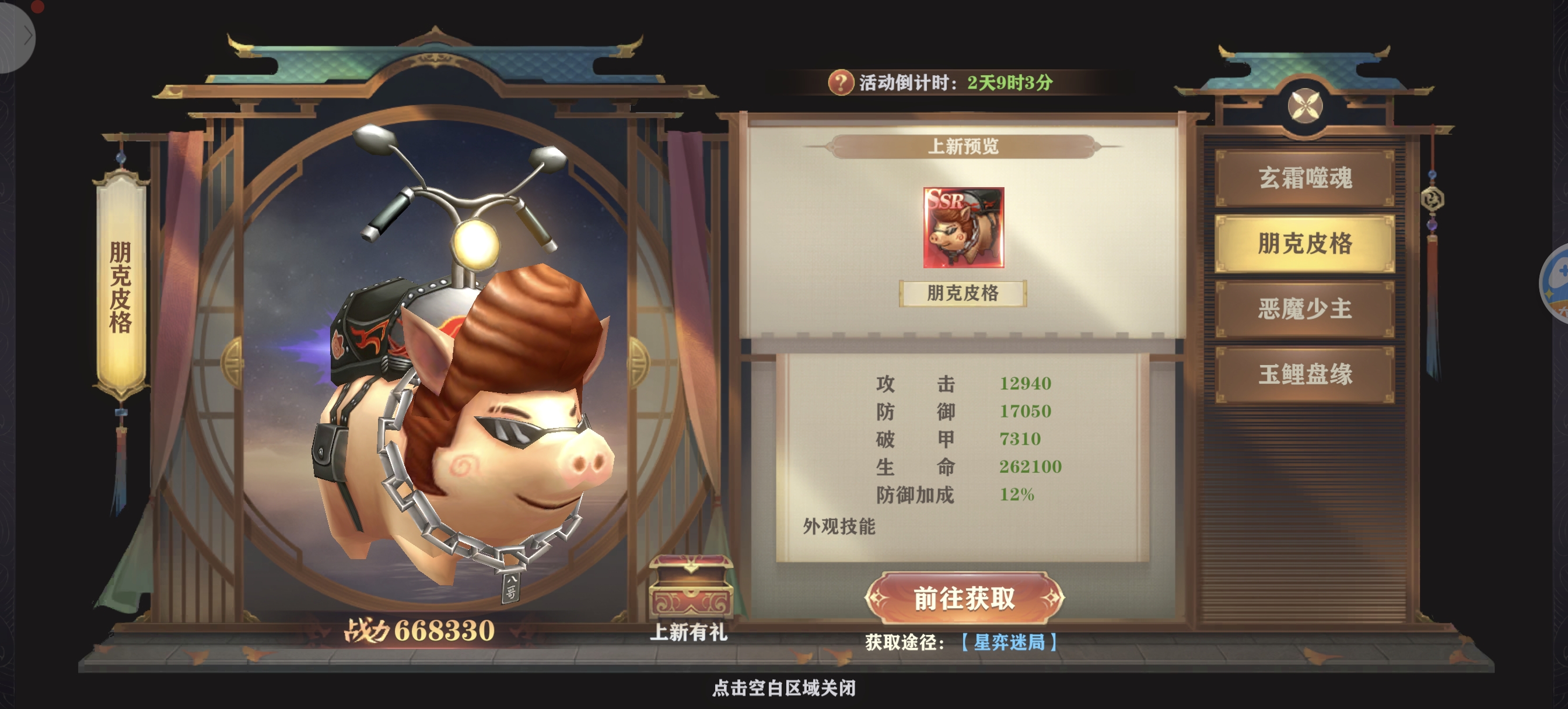Image resolution: width=1568 pixels, height=709 pixels.
Task: Choose the 恶魔少主 tab
Action: pyautogui.click(x=1304, y=308)
